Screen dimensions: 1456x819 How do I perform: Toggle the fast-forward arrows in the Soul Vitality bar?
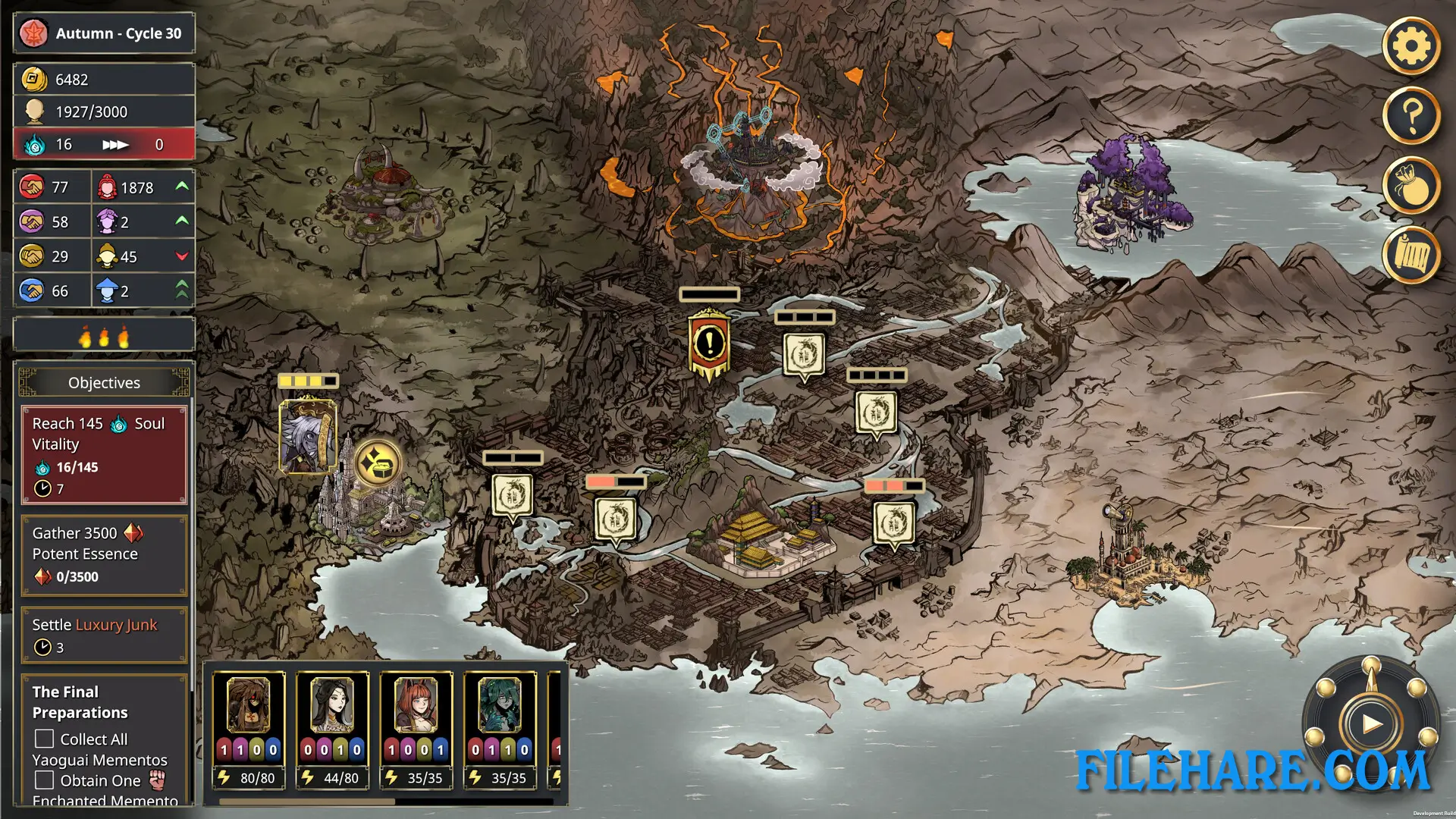pos(115,143)
